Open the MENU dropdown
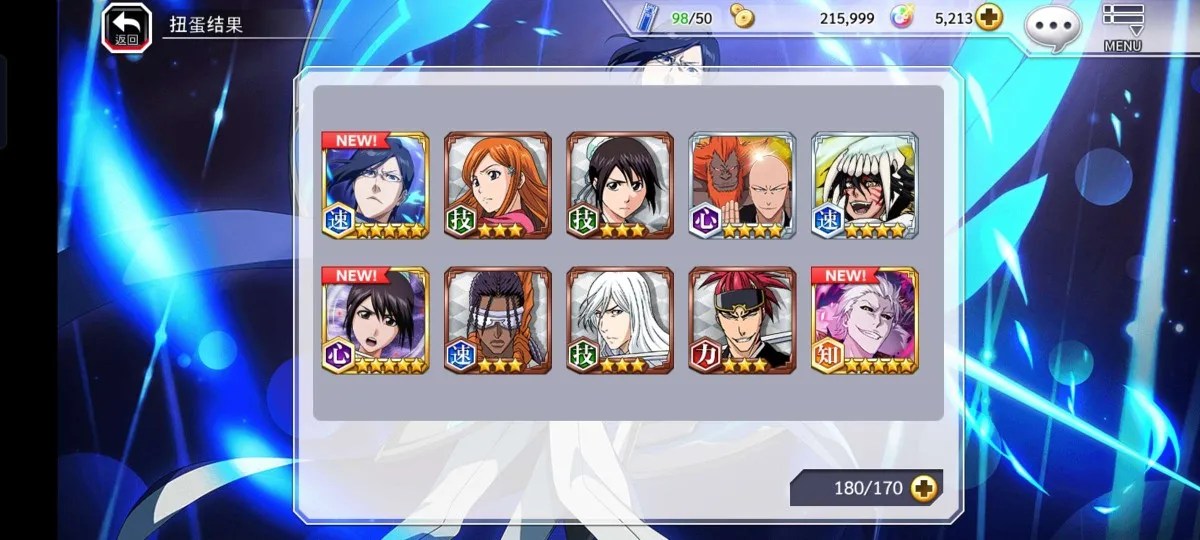 [1122, 26]
